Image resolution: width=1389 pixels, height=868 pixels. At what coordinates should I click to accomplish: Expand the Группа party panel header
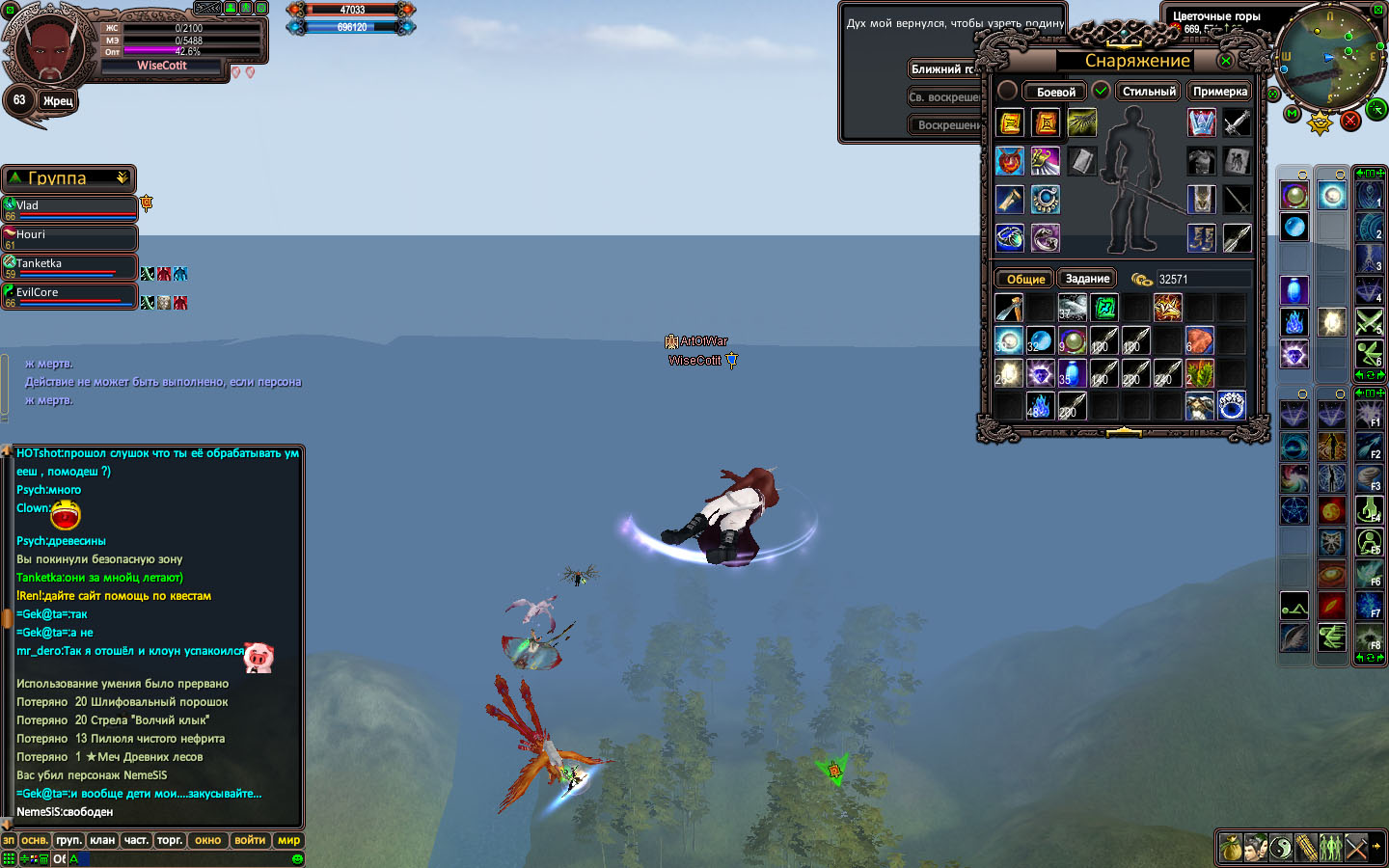click(123, 178)
